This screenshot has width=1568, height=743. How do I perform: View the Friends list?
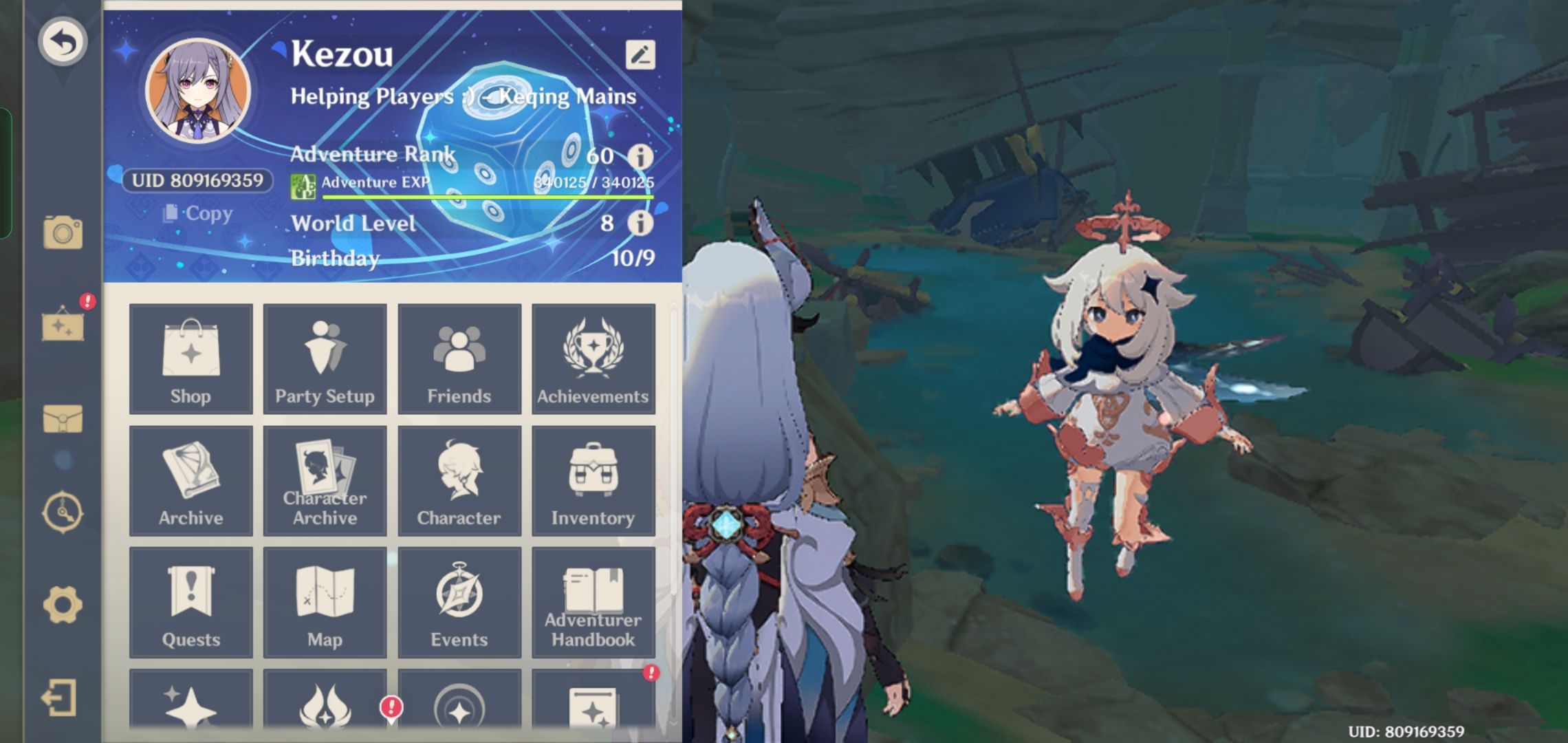[x=459, y=359]
